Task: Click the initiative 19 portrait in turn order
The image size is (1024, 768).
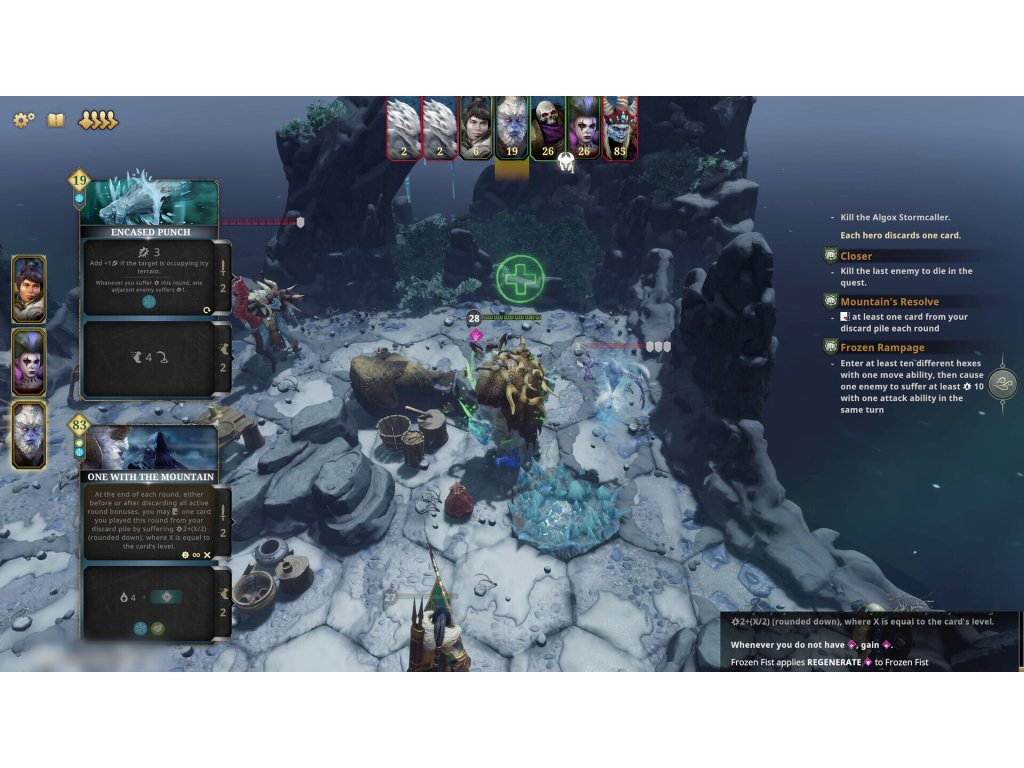Action: 512,128
